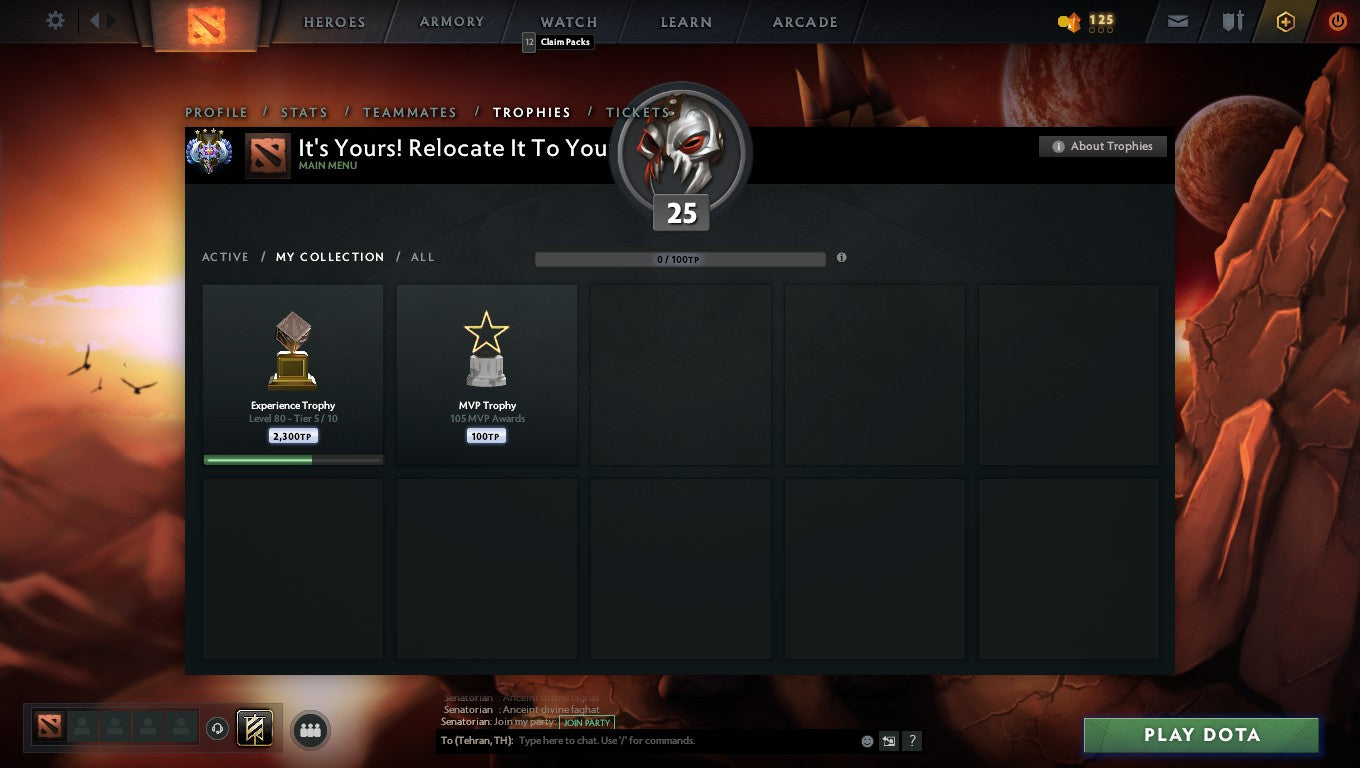Switch to the ALL trophies filter
This screenshot has width=1360, height=768.
[x=422, y=257]
